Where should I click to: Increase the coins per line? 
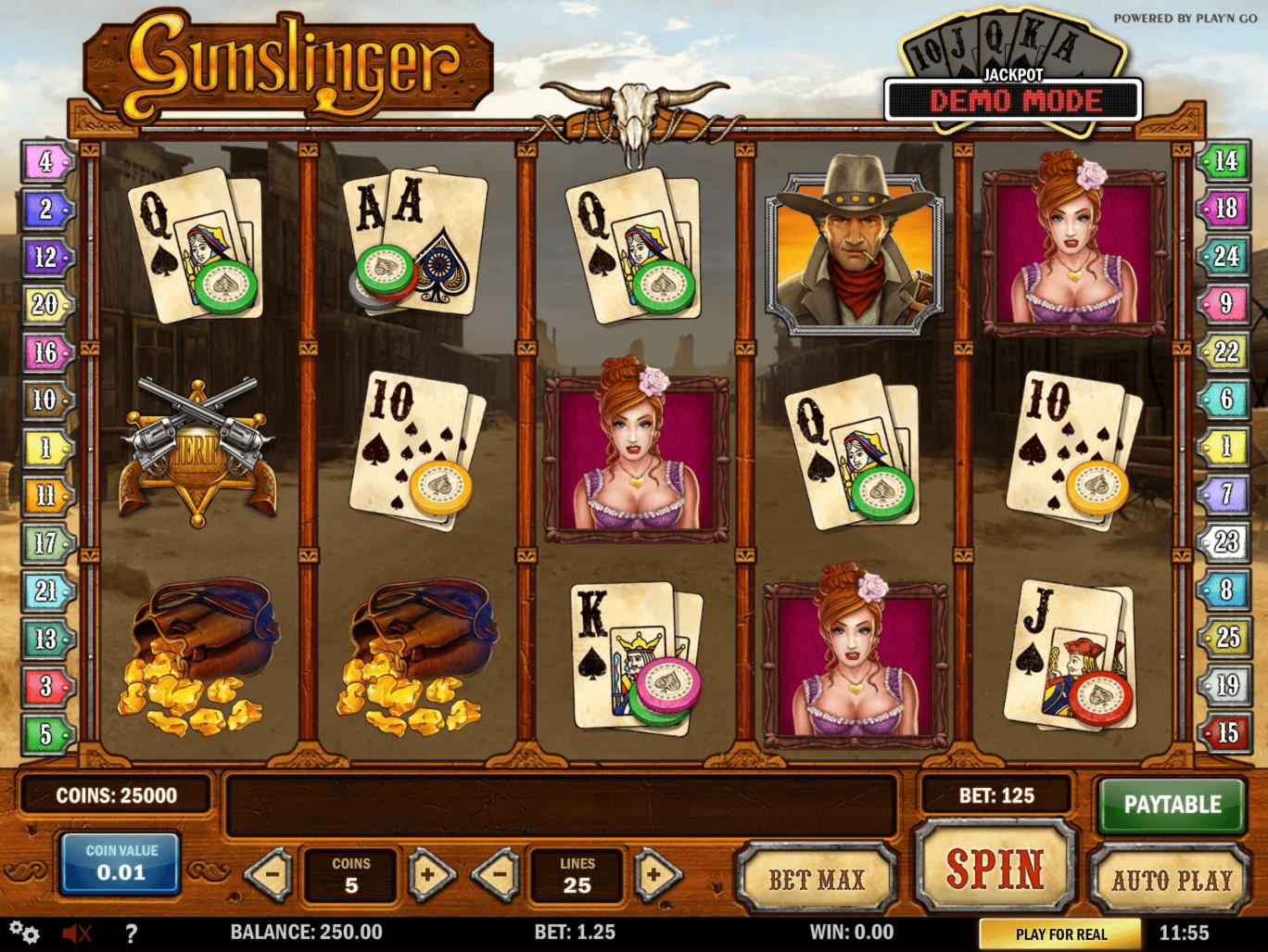(x=429, y=874)
